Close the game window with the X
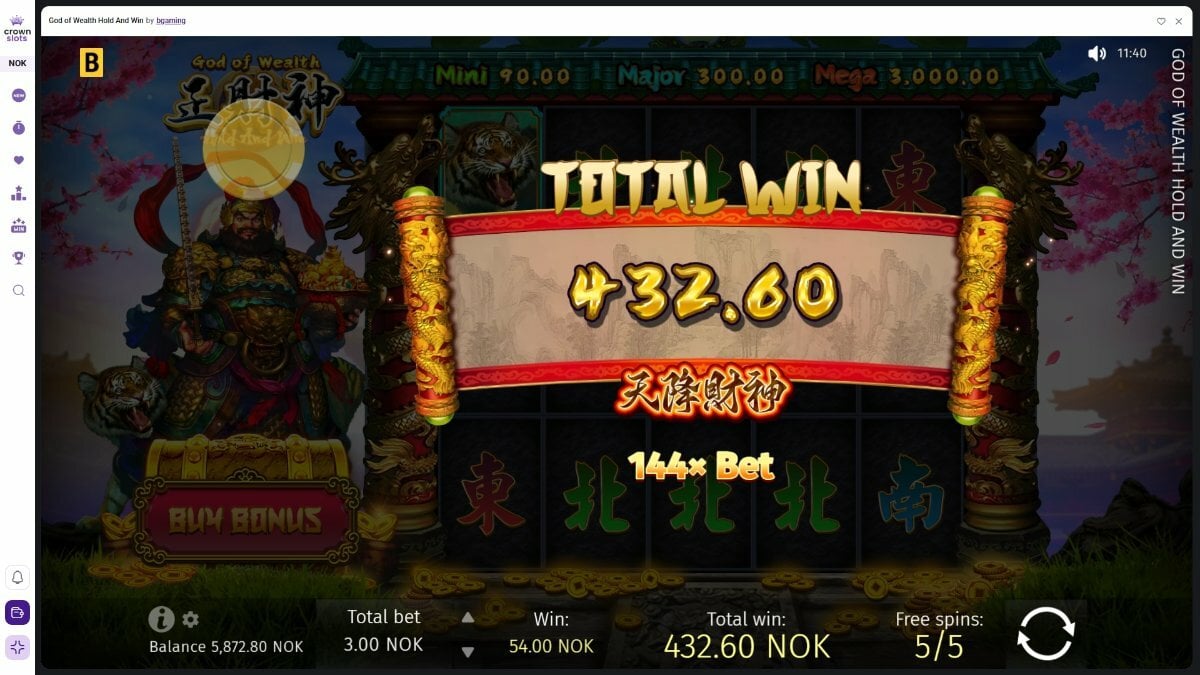The width and height of the screenshot is (1200, 675). pos(1179,21)
